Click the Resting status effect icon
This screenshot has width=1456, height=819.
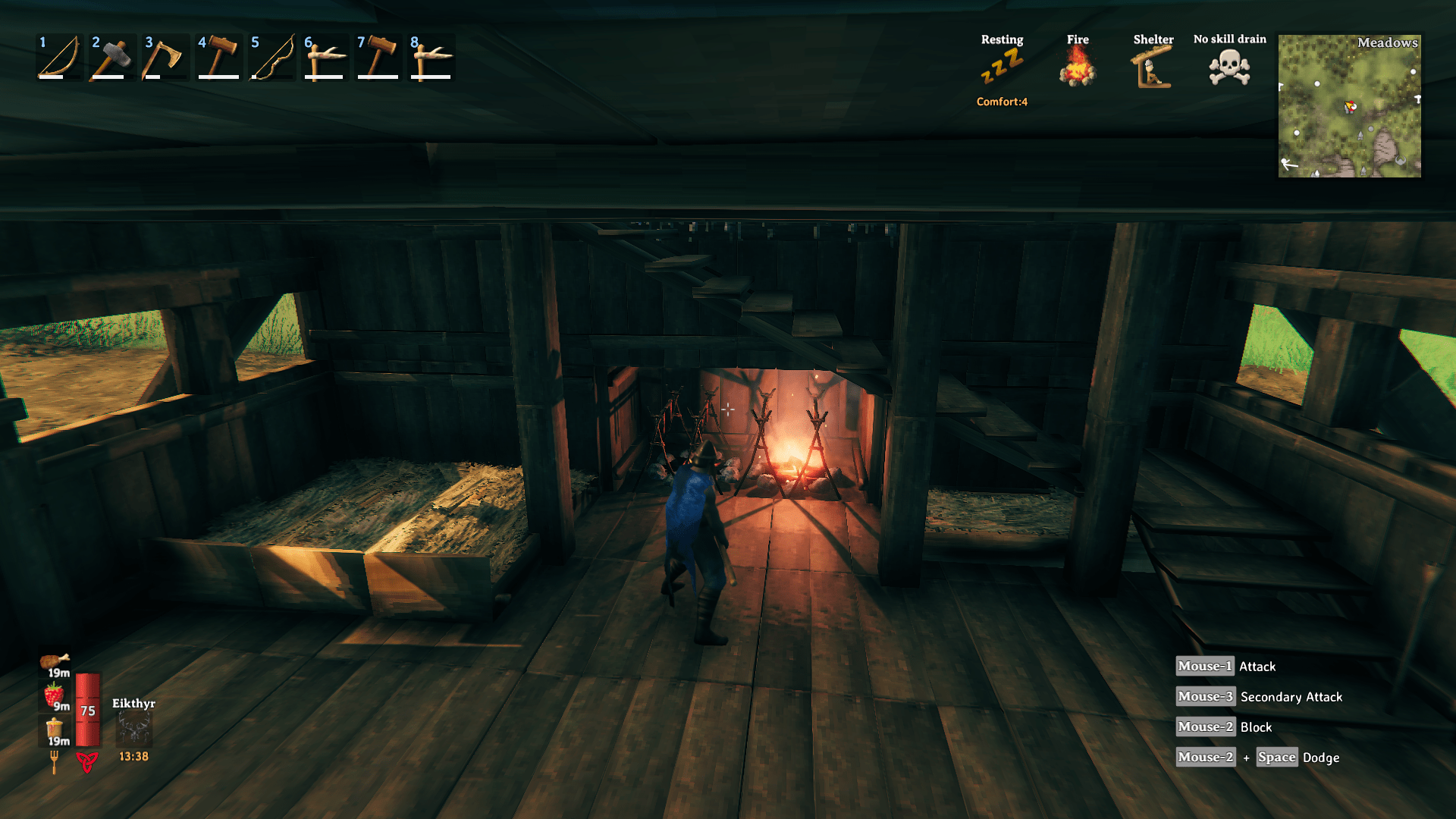(x=1002, y=67)
